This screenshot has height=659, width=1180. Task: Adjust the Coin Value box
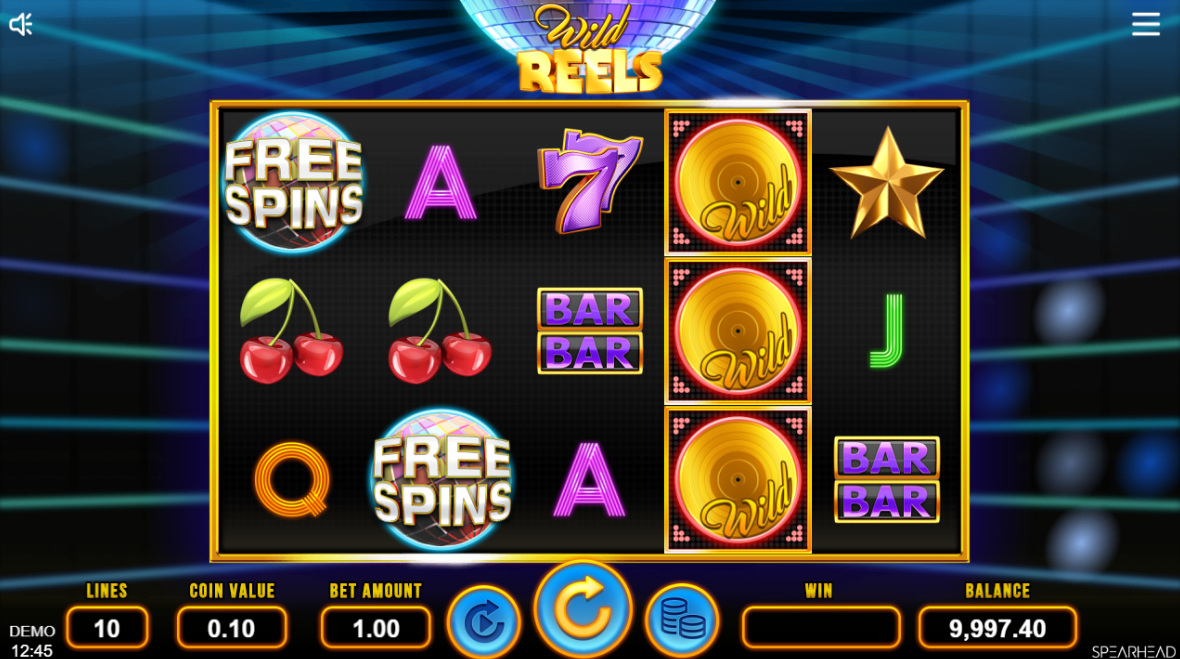tap(232, 628)
